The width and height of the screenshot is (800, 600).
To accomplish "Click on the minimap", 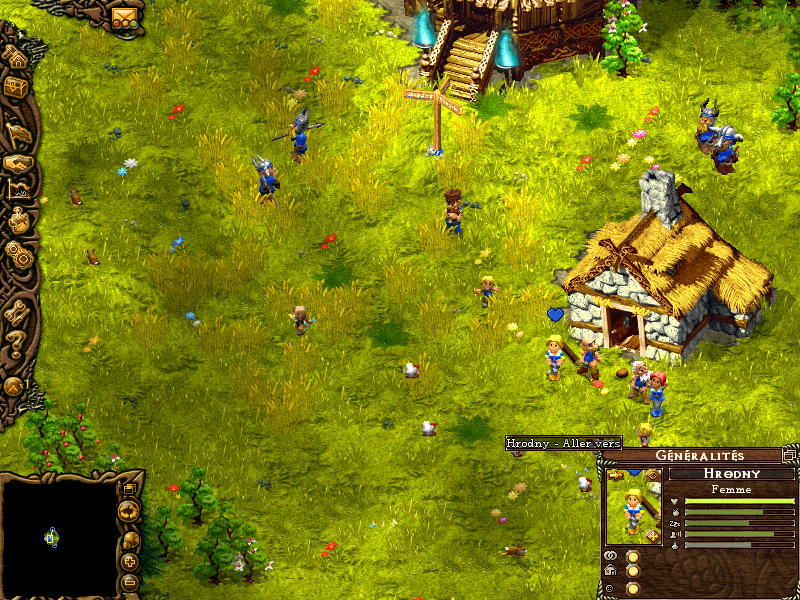I will pos(58,535).
